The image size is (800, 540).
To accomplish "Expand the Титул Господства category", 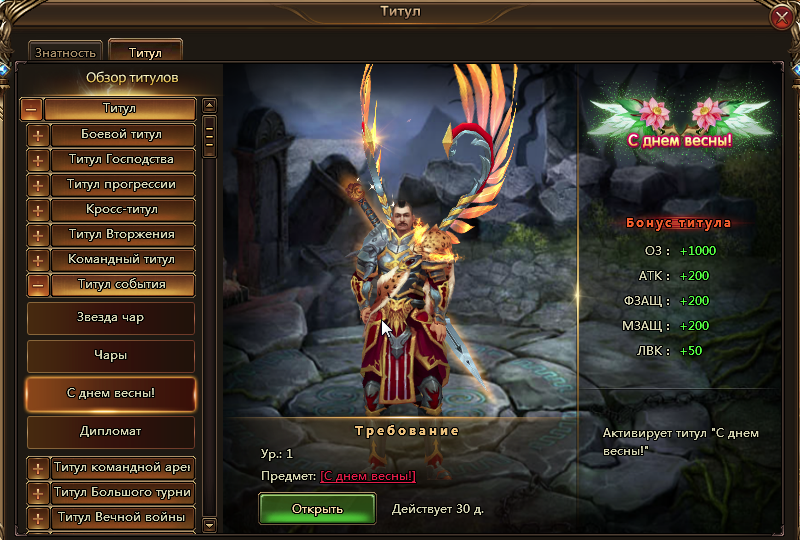I will pyautogui.click(x=38, y=160).
